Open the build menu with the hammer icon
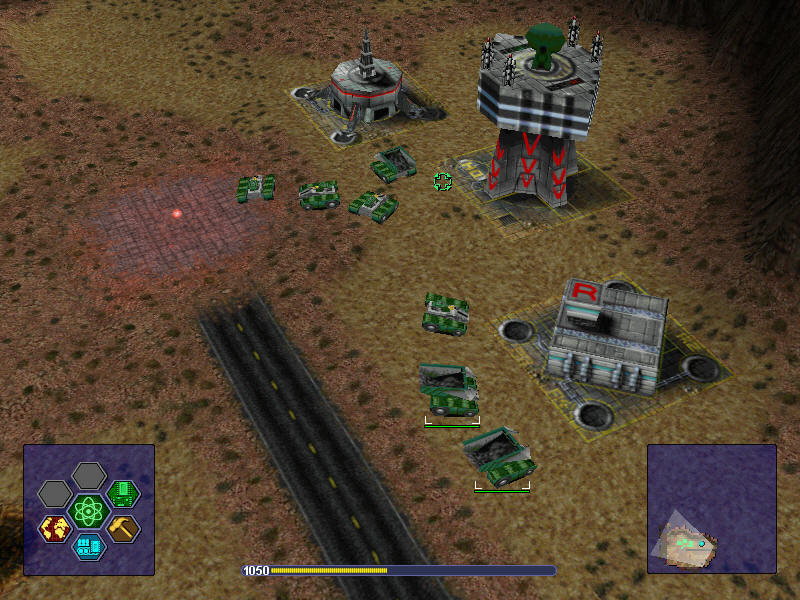 123,528
